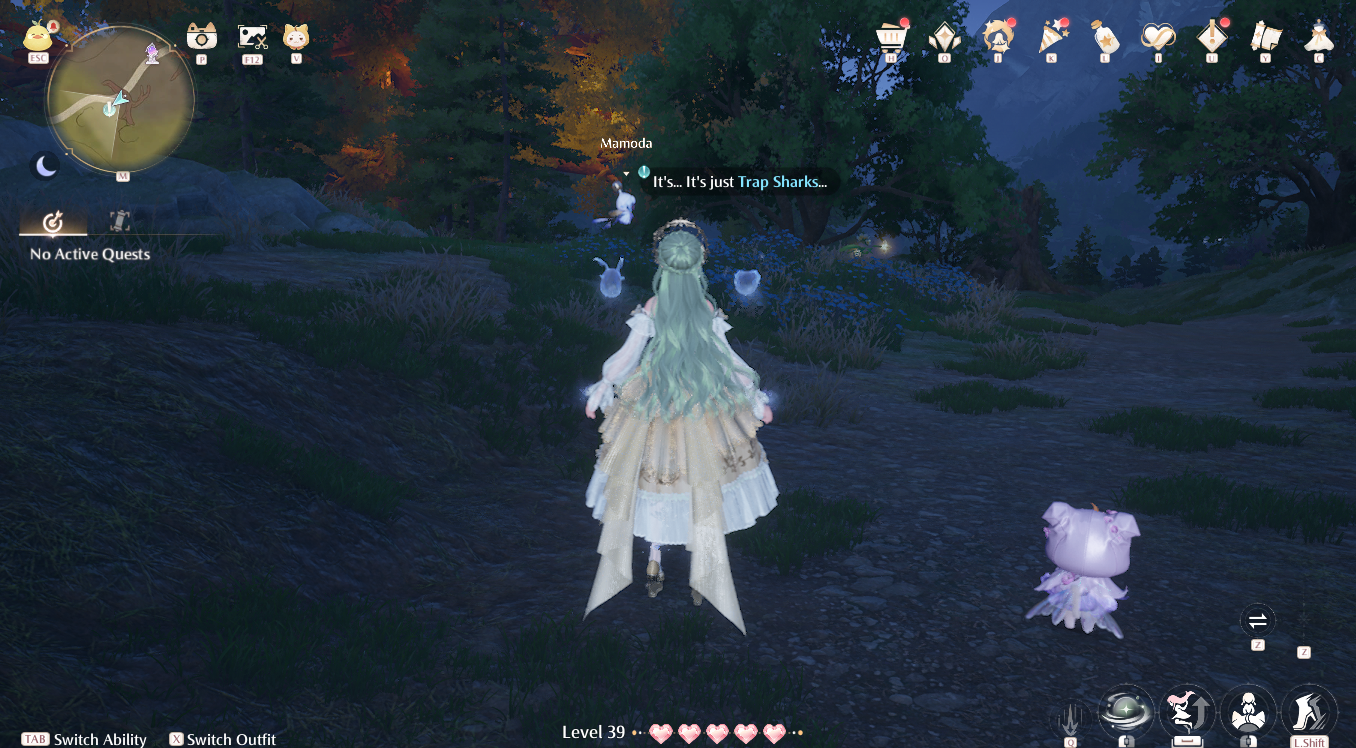
Task: Open the star bottle icon
Action: click(x=1104, y=37)
